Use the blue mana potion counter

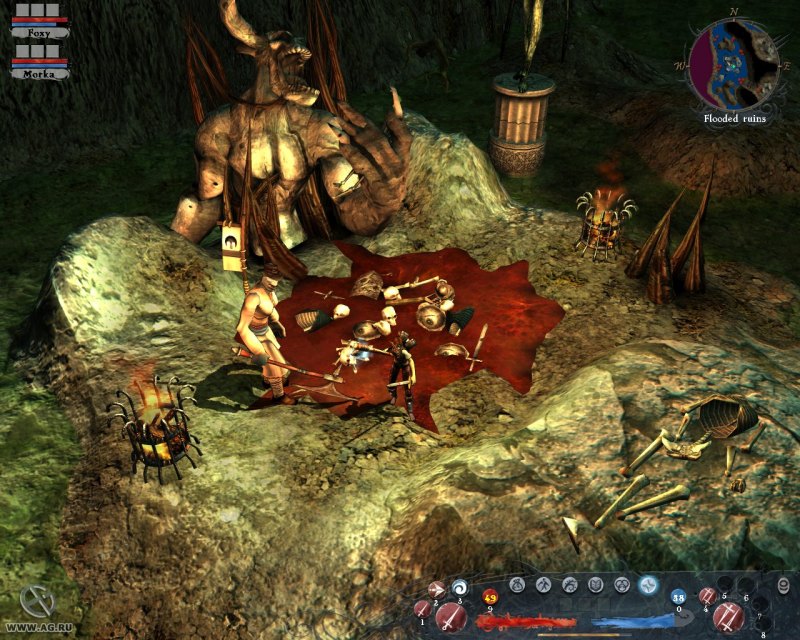pyautogui.click(x=679, y=597)
